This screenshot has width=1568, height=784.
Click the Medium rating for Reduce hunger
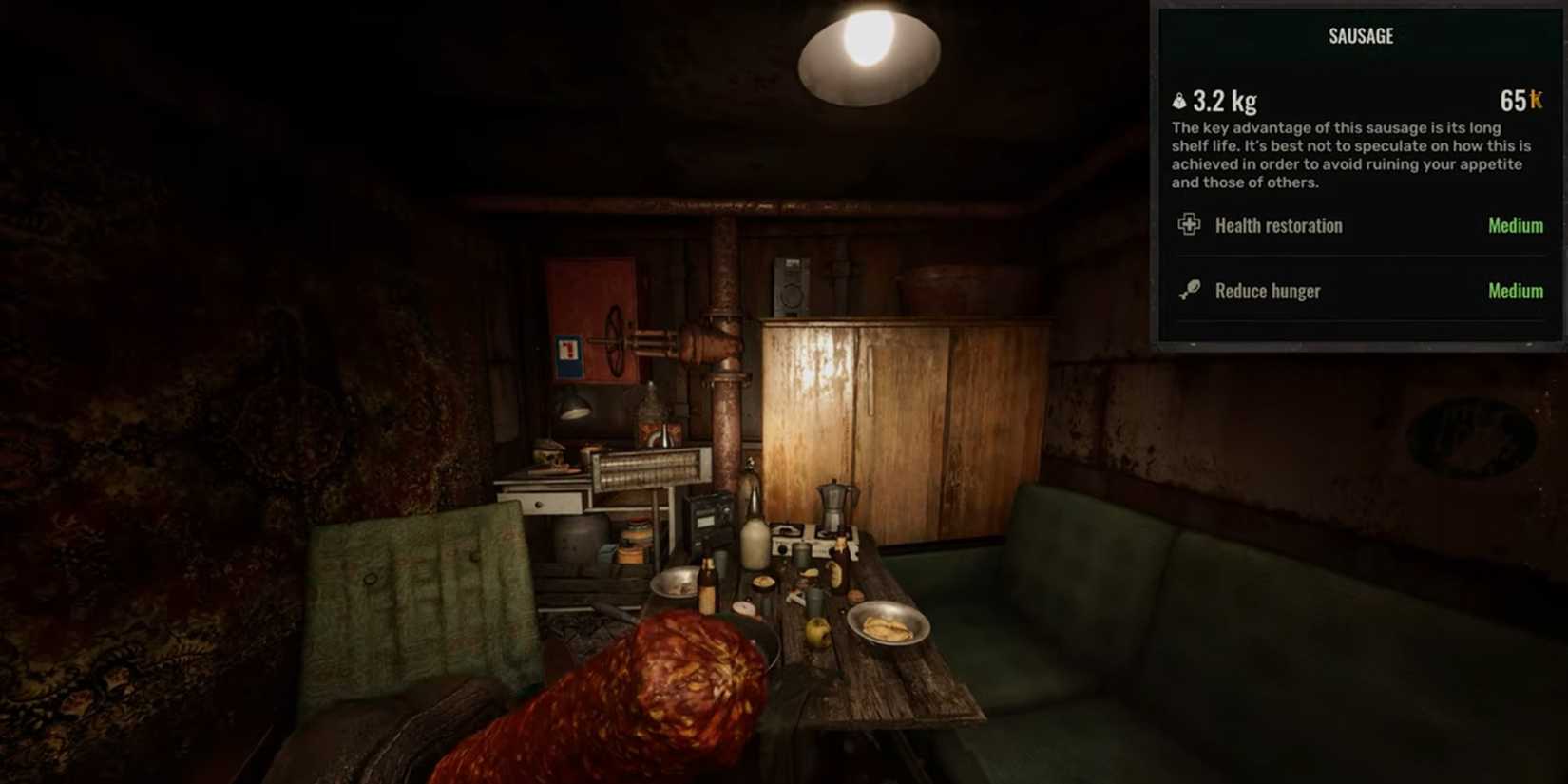[1515, 291]
